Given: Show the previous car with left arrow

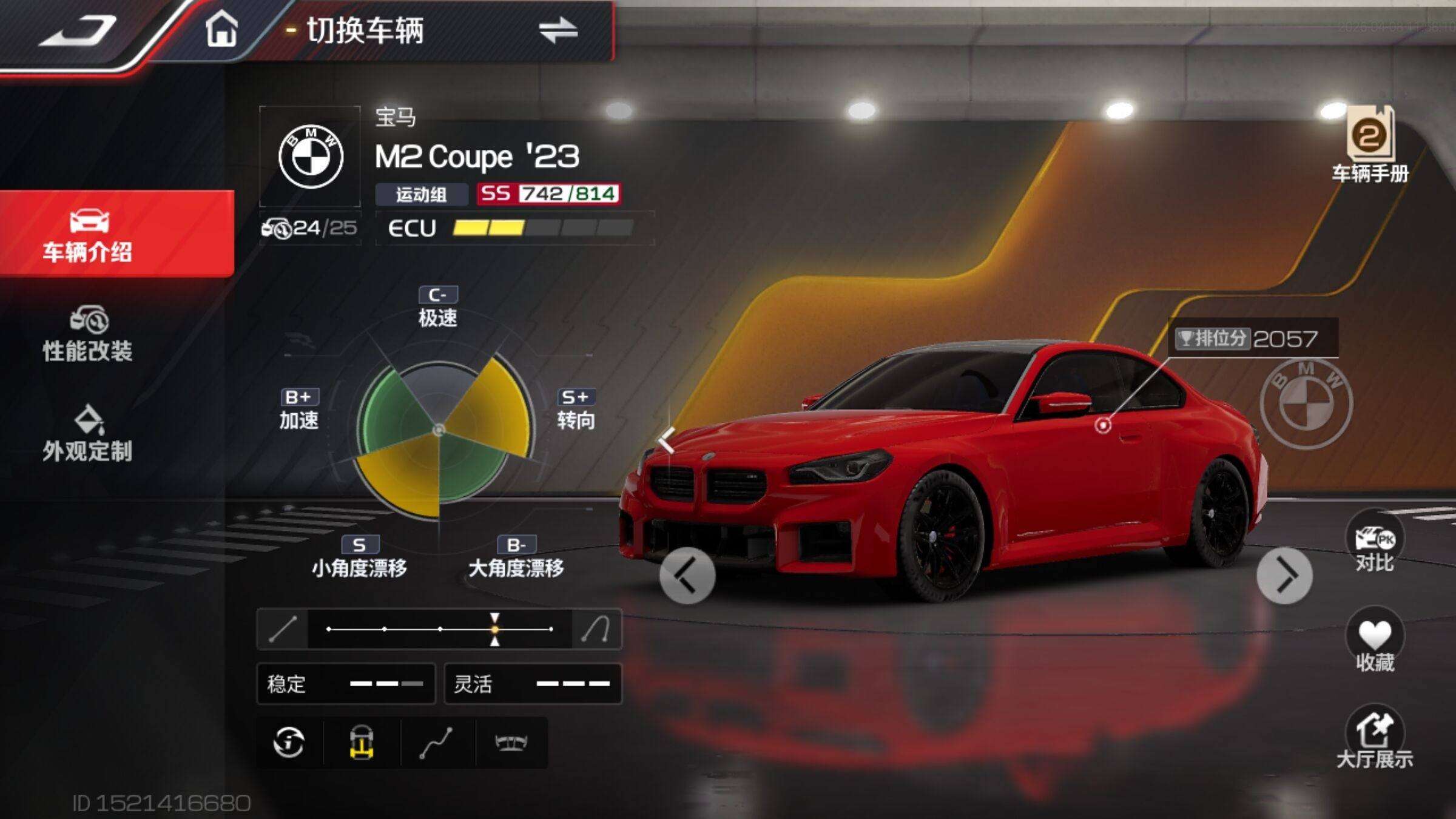Looking at the screenshot, I should [x=687, y=575].
